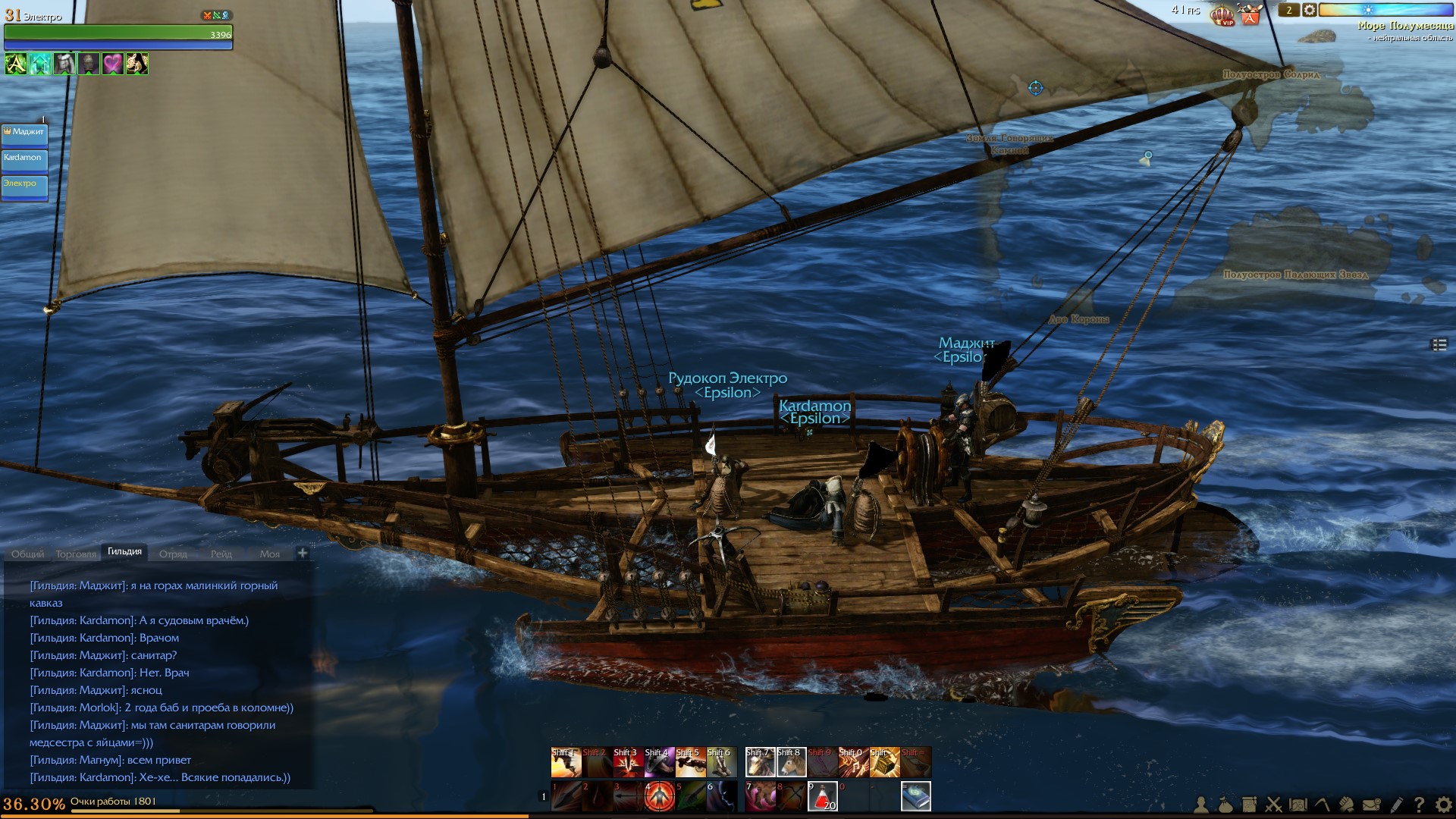Switch to the Гильдия chat tab
1456x819 pixels.
(124, 552)
